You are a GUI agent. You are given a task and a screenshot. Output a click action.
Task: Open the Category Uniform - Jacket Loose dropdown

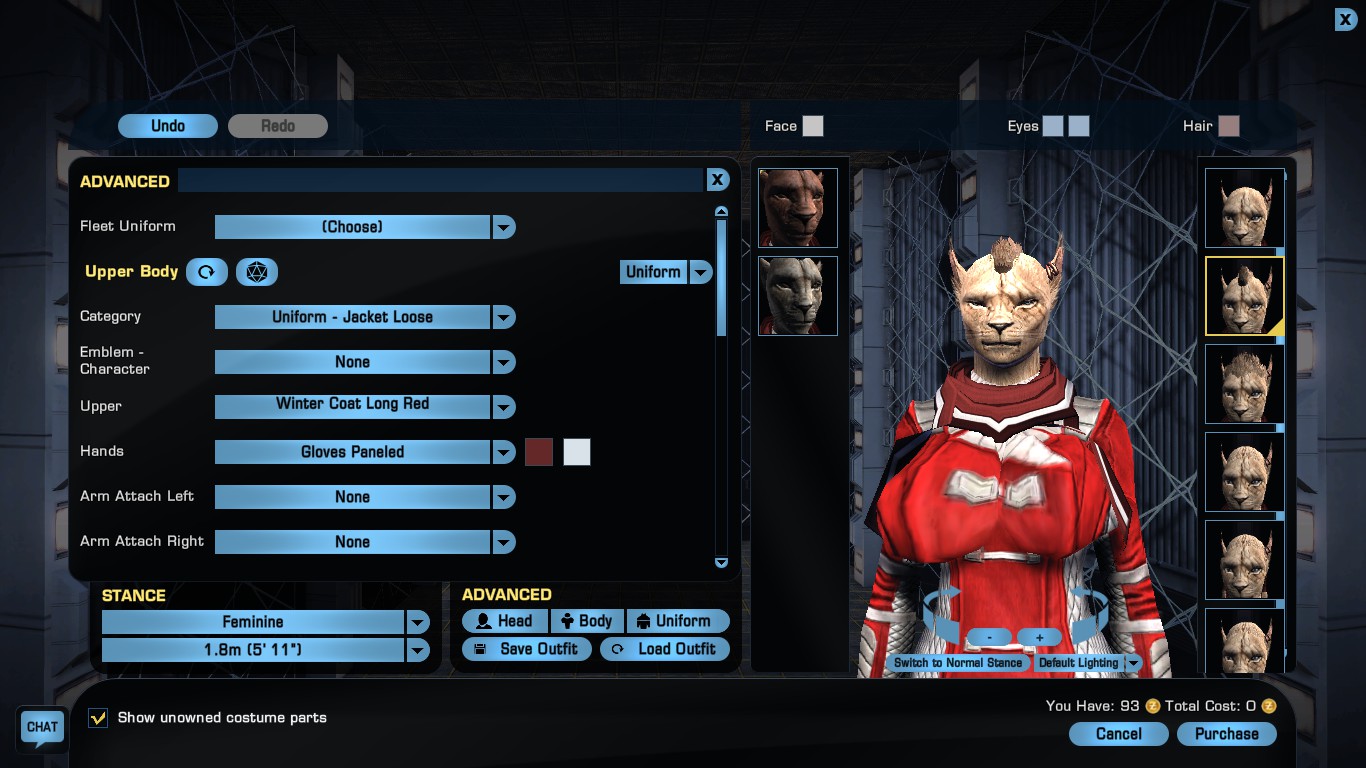(x=504, y=317)
